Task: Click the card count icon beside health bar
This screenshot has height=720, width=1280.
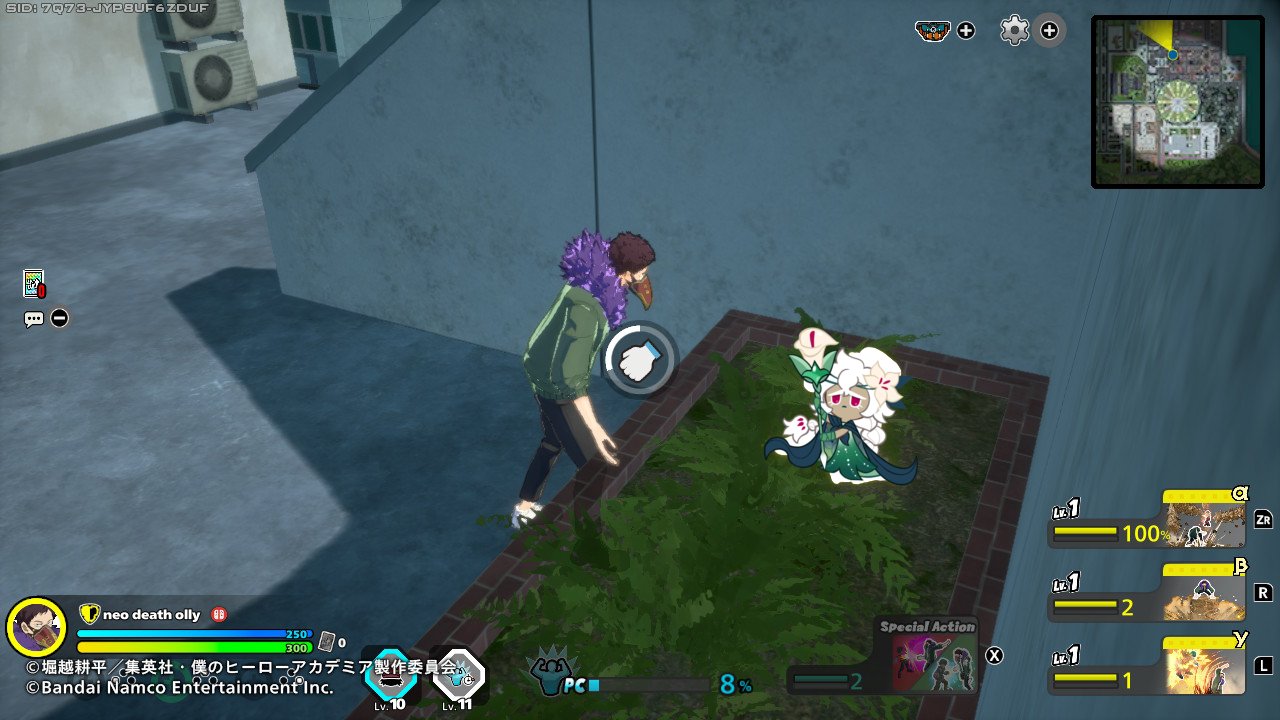Action: pyautogui.click(x=325, y=642)
